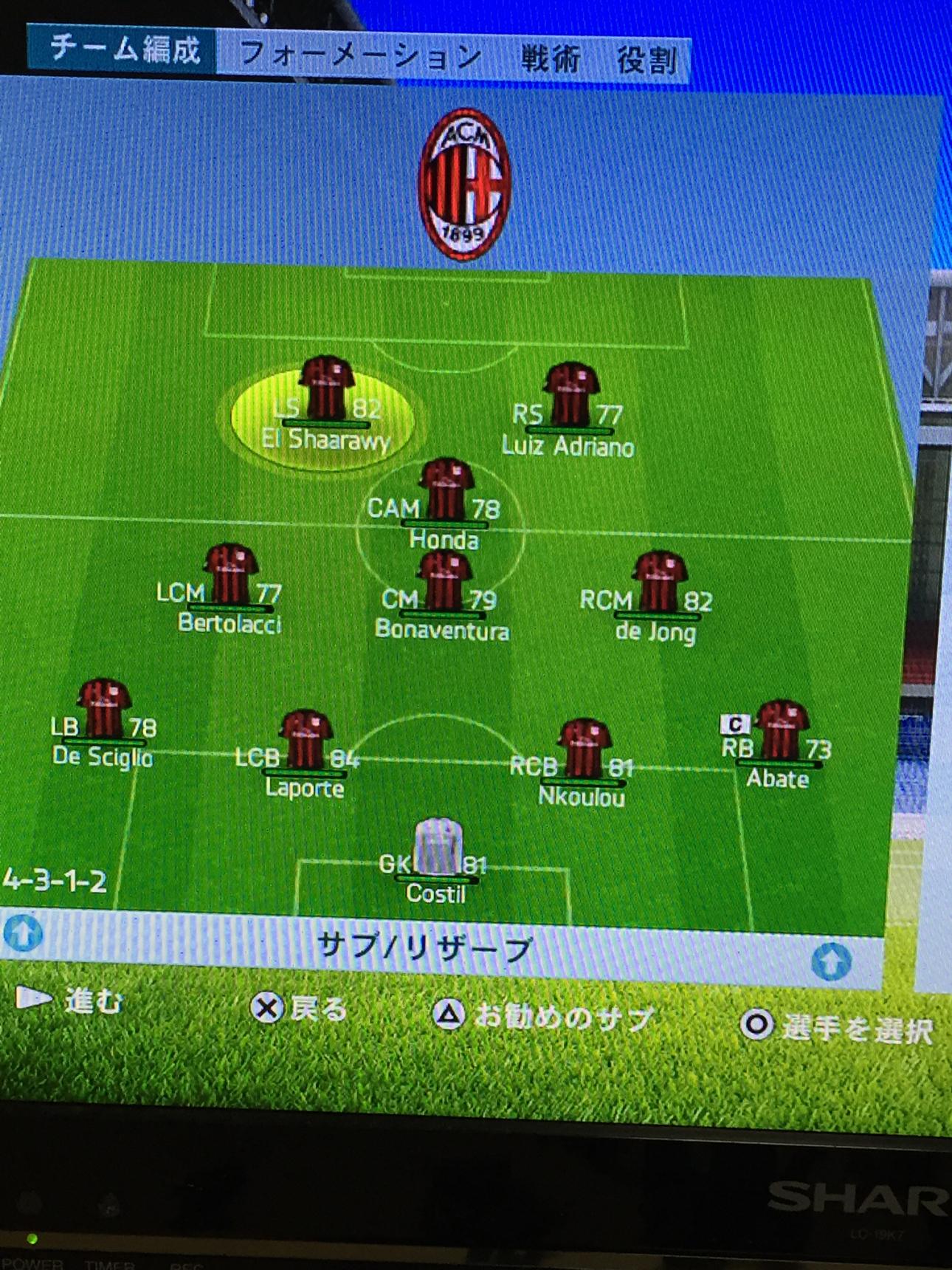Click the right blue up-arrow icon
The width and height of the screenshot is (952, 1270).
(831, 961)
